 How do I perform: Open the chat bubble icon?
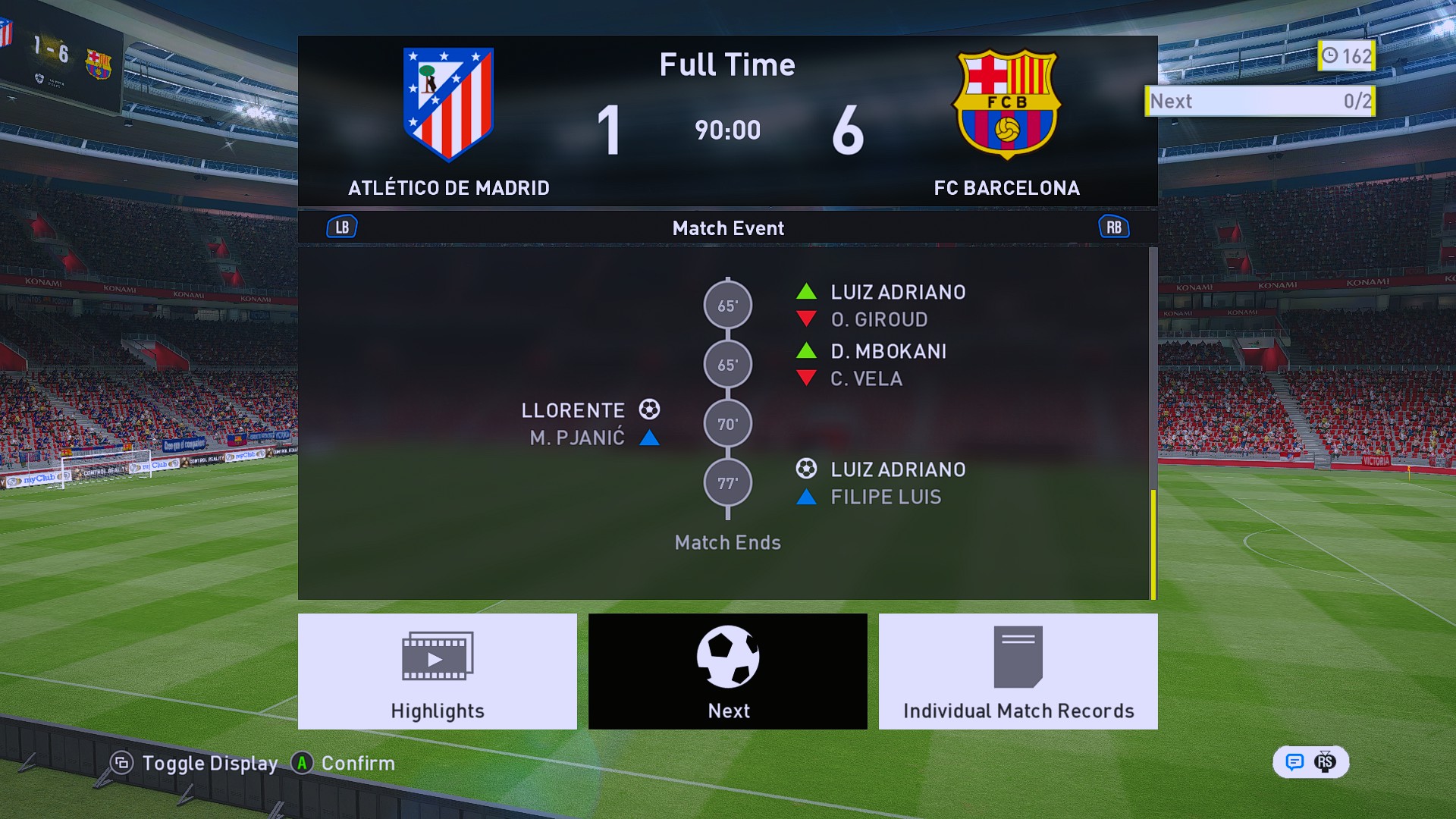tap(1294, 762)
